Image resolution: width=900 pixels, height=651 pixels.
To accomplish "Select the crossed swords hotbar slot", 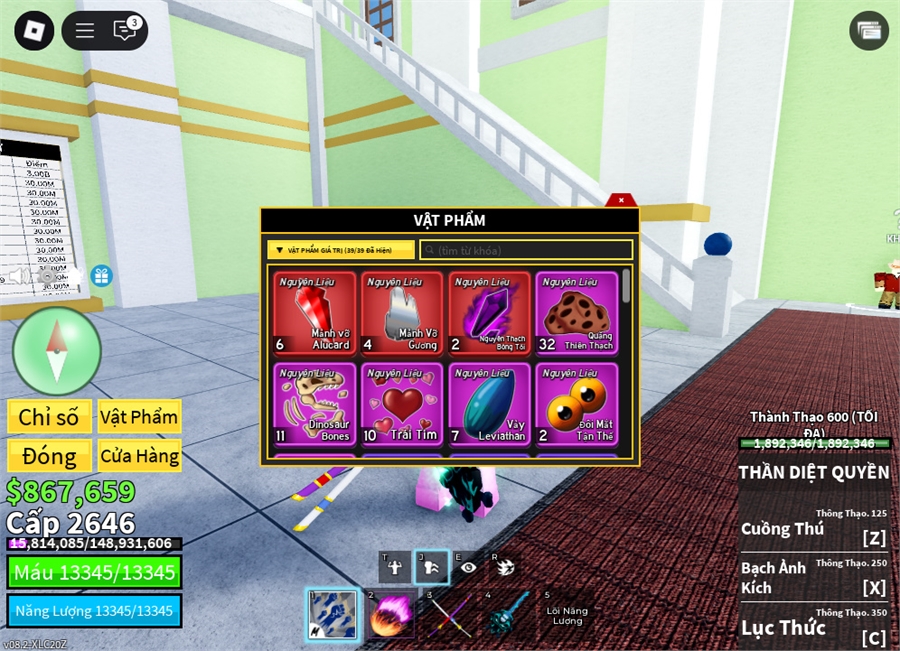I will click(x=448, y=613).
